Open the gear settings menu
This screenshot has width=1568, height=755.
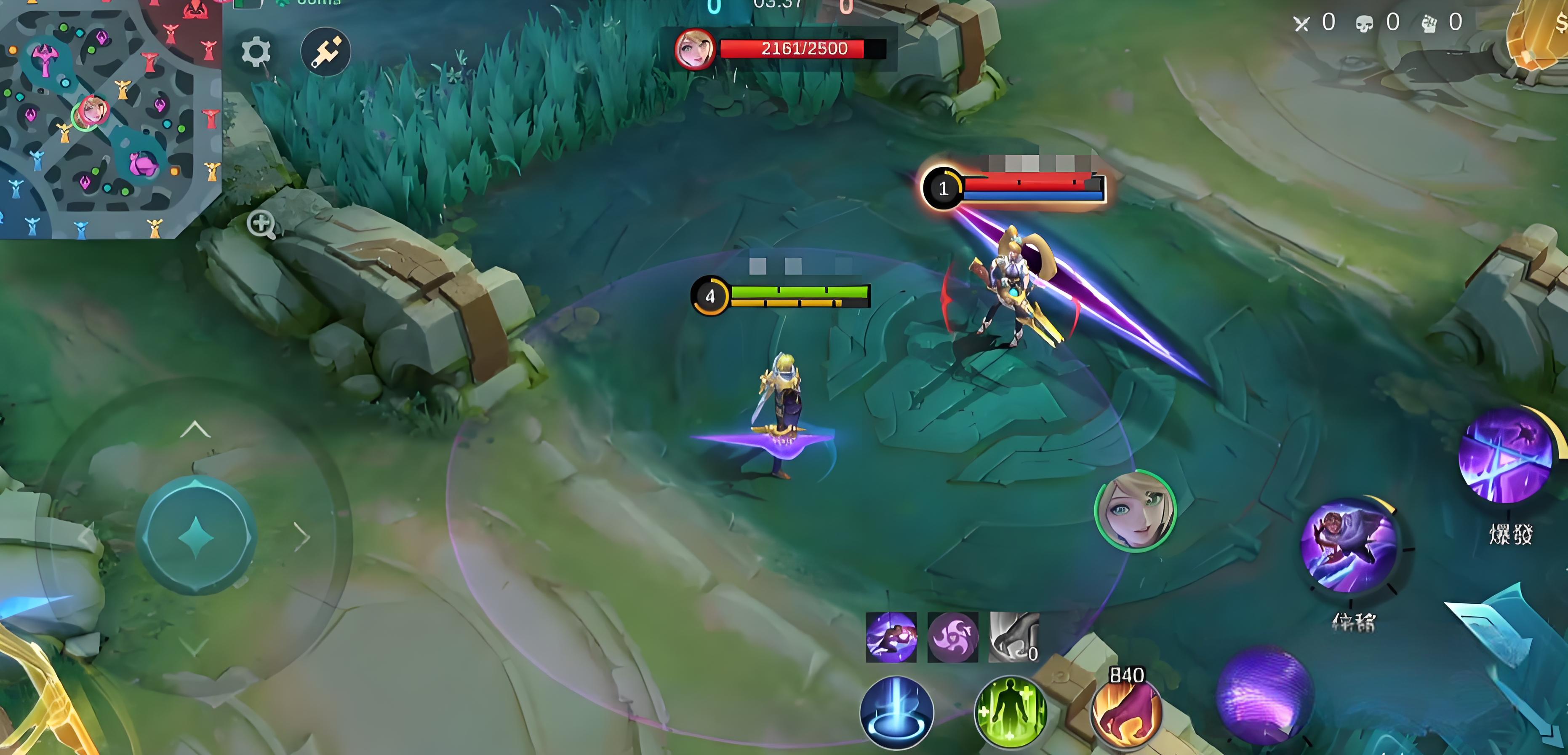(x=256, y=52)
